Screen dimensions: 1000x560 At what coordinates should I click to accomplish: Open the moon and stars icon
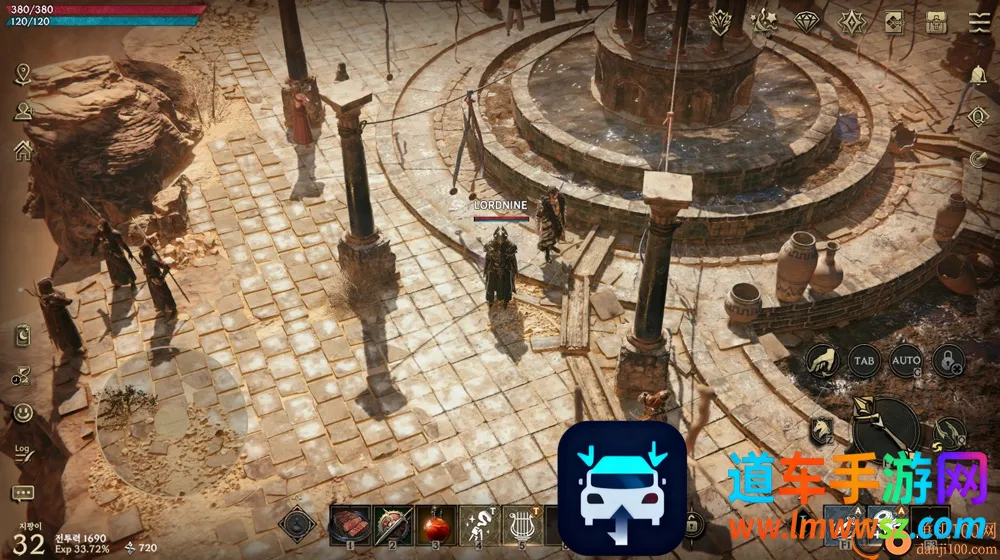(764, 21)
